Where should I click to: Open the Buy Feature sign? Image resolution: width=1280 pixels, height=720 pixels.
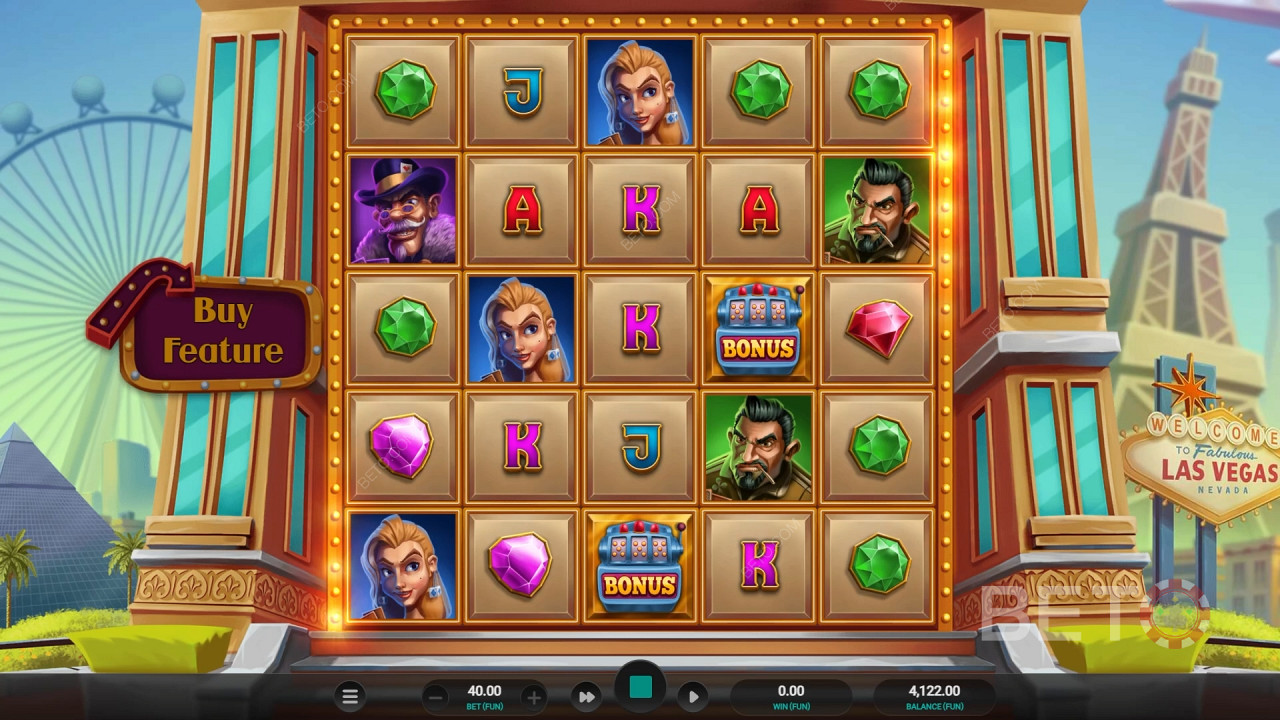click(x=222, y=333)
